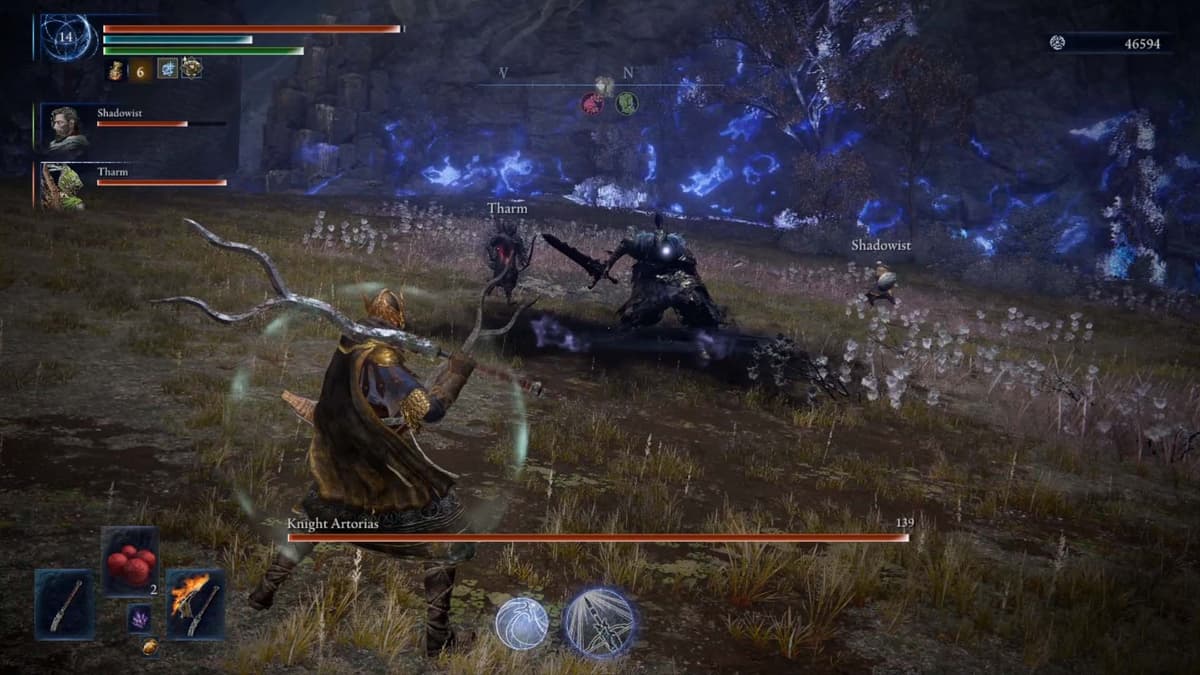This screenshot has width=1200, height=675.
Task: Select the left-hand weapon slot
Action: click(65, 604)
